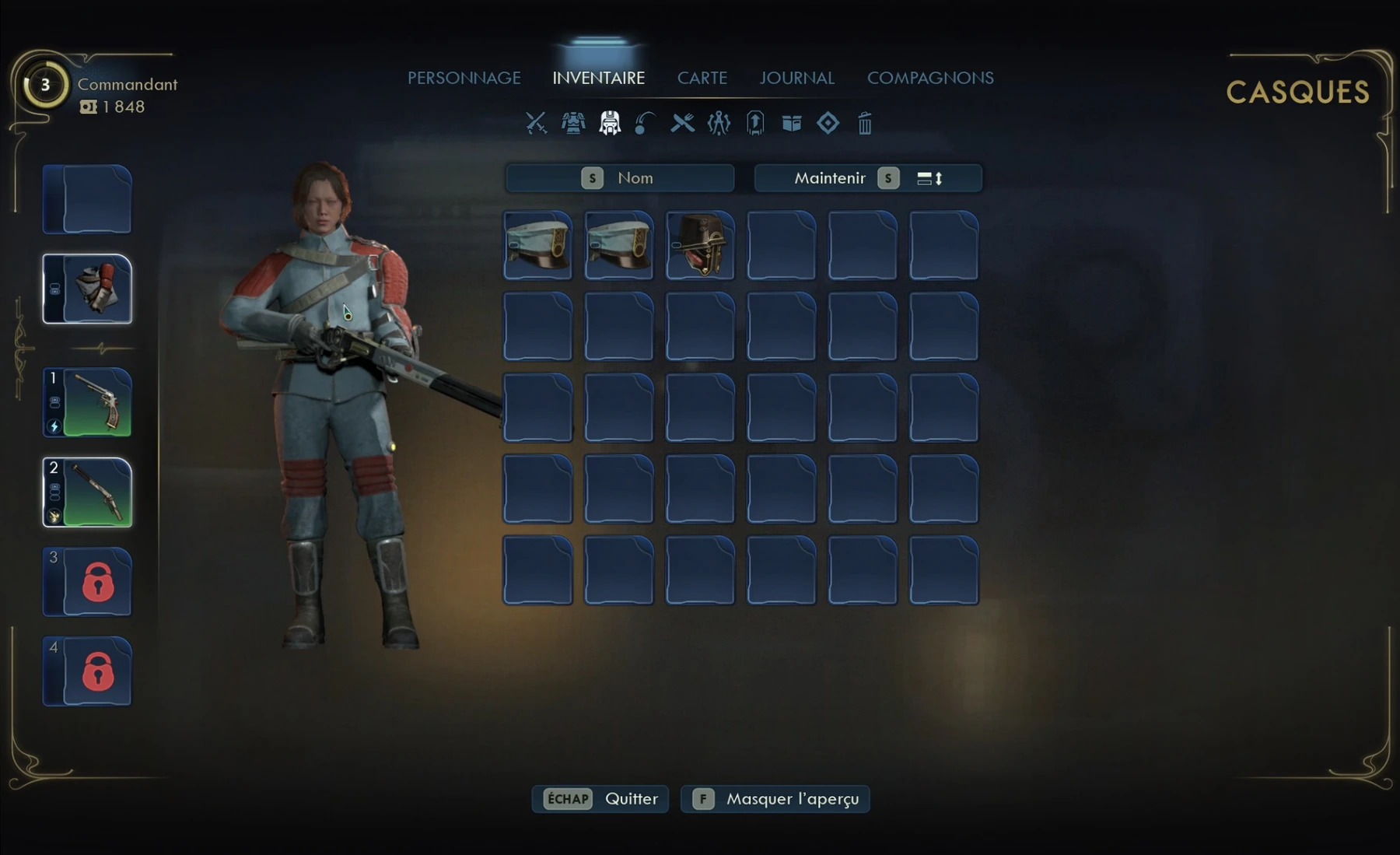Select the equipped rifle in weapon slot 2

pos(87,492)
